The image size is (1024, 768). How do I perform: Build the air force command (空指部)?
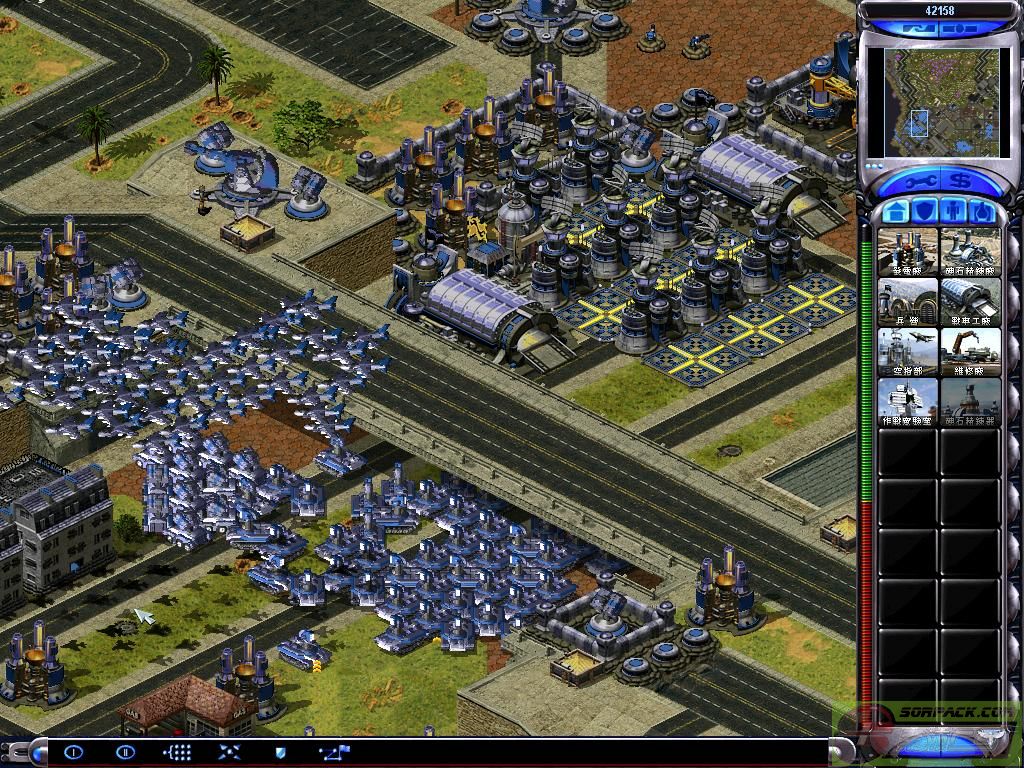coord(908,351)
